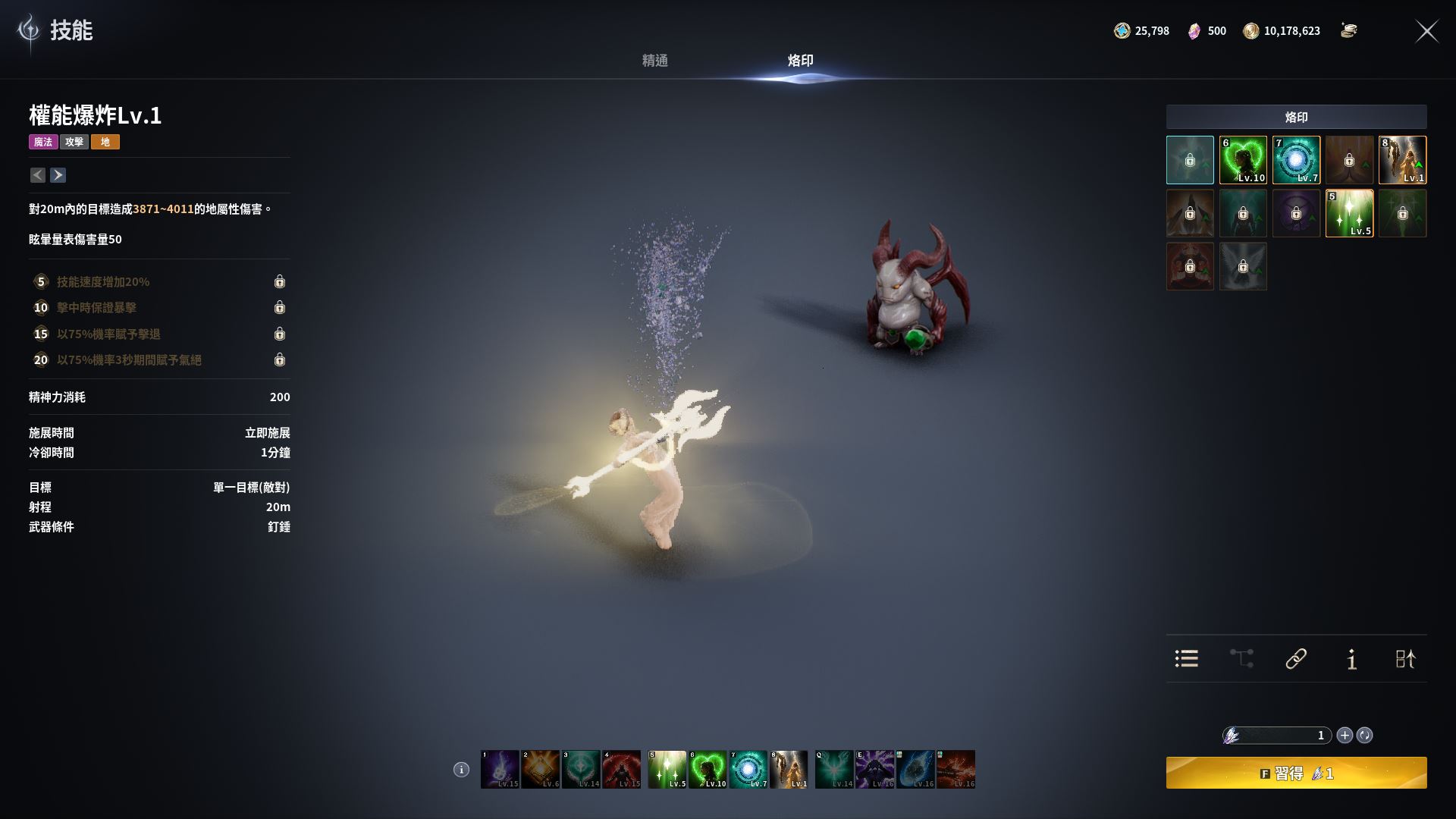
Task: Select the locked winged skill in 烙印 panel
Action: point(1243,266)
